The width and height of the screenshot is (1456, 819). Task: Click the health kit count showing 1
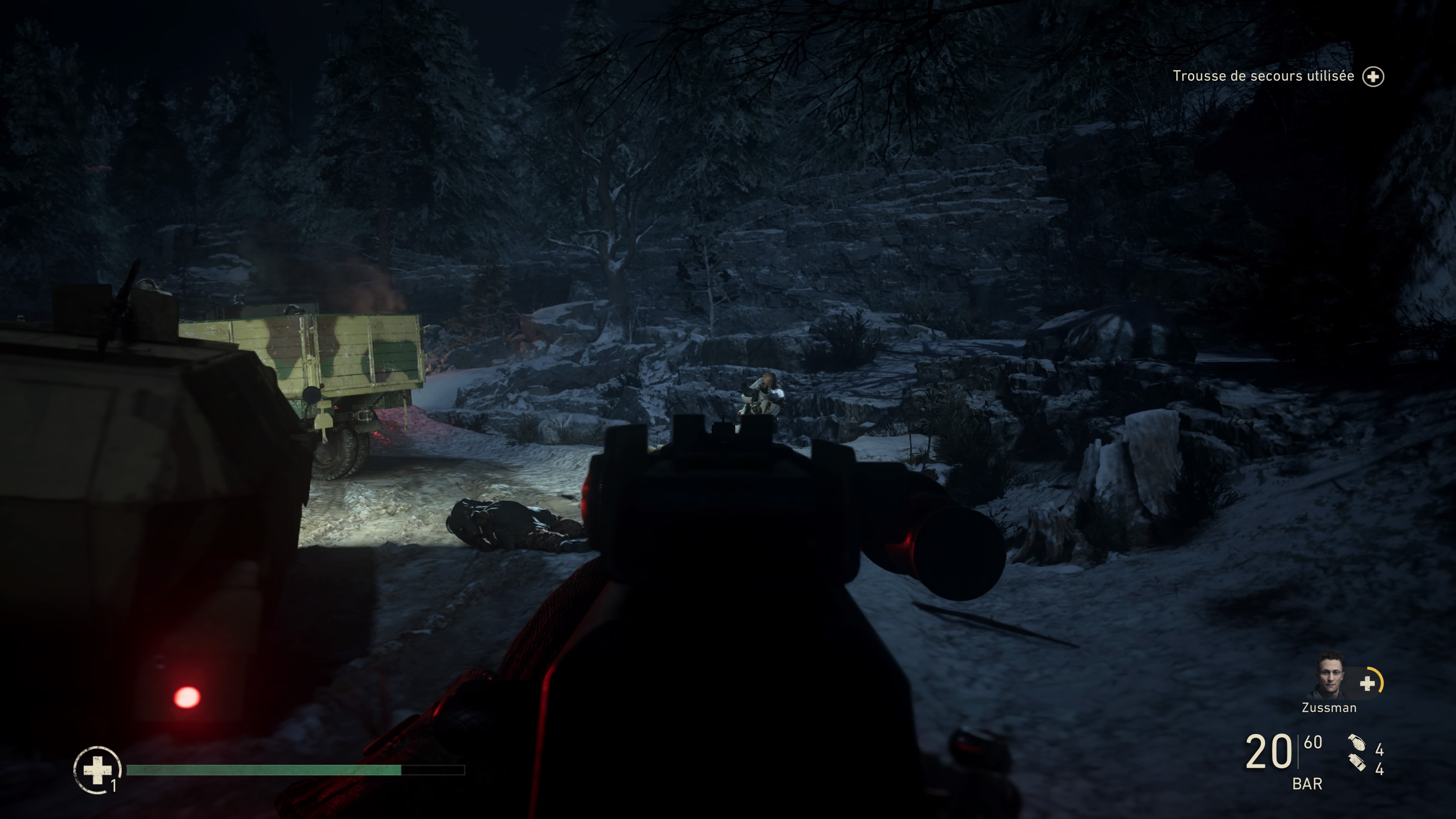tap(114, 791)
